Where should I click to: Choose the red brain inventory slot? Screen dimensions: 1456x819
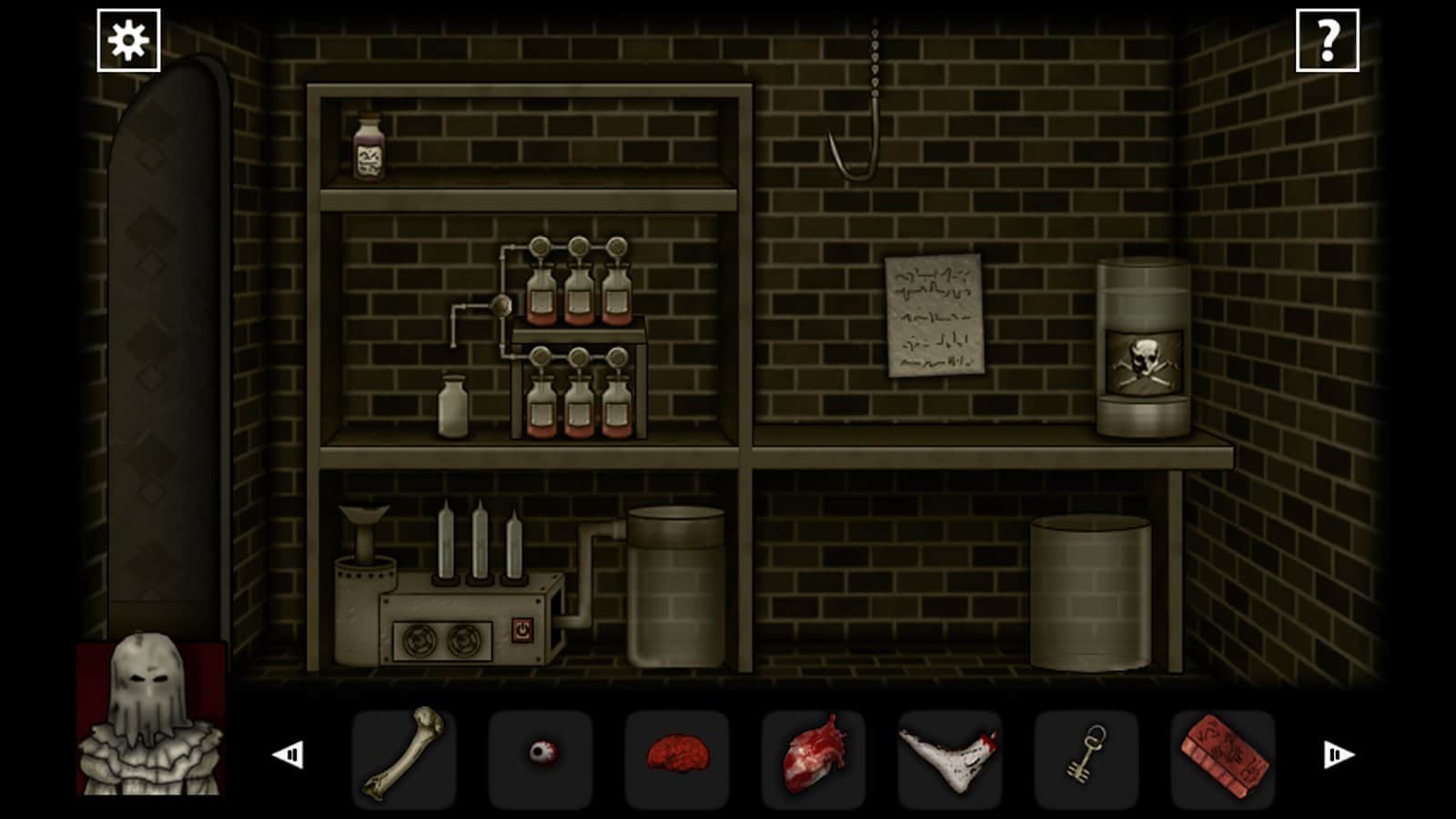click(x=677, y=755)
